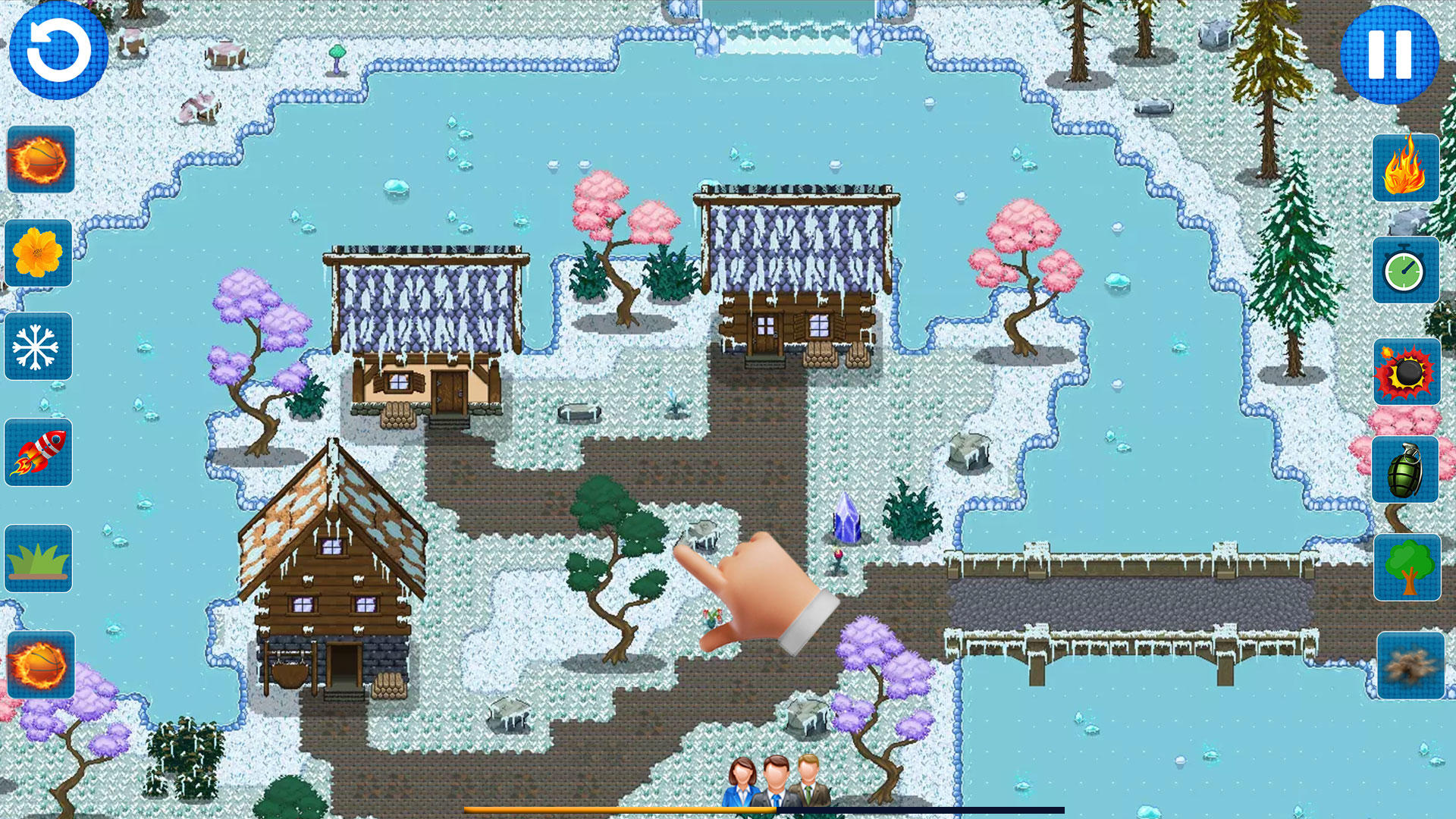Pick the grenade weapon
1456x819 pixels.
tap(1406, 470)
